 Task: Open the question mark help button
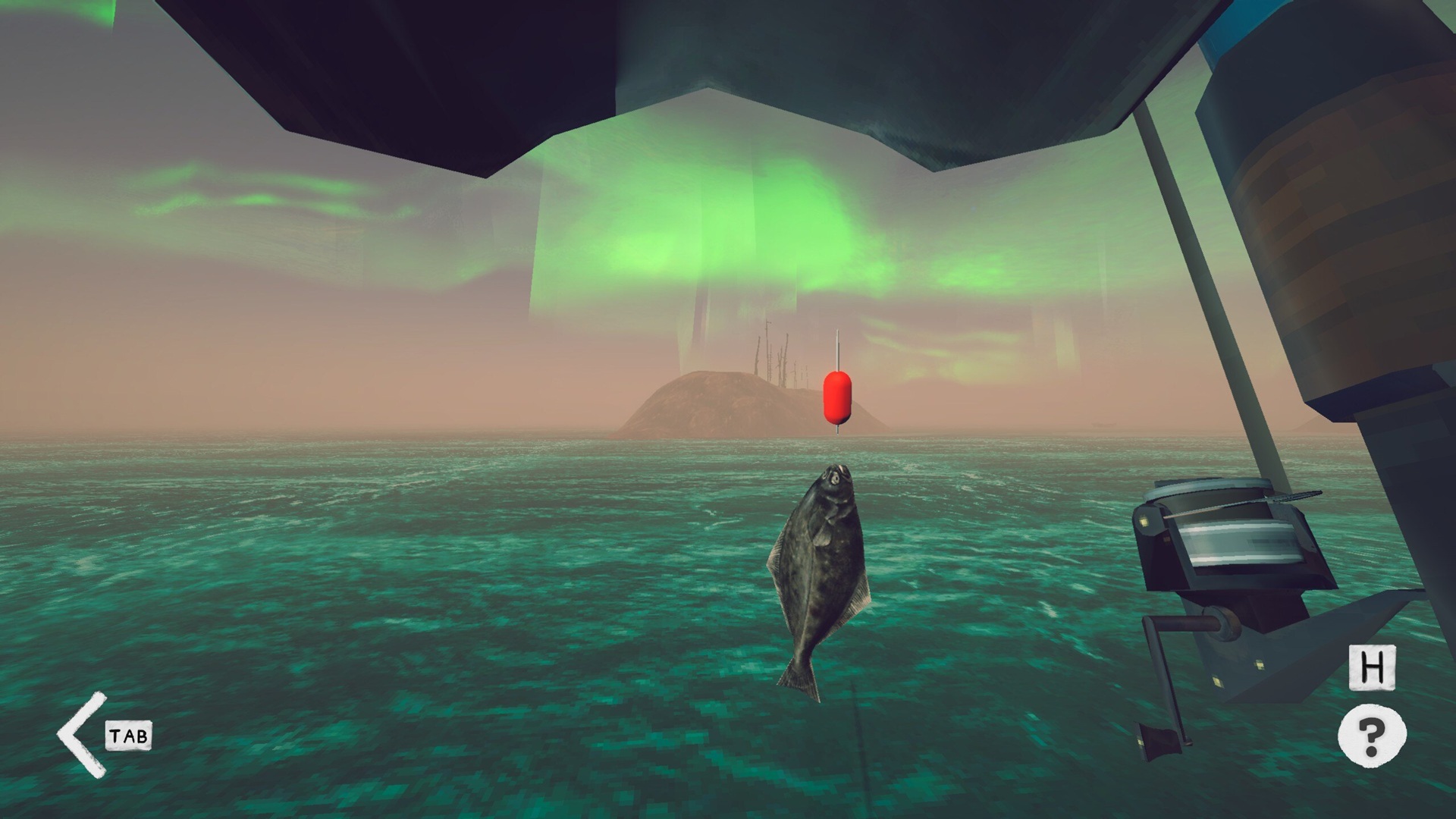pos(1371,735)
